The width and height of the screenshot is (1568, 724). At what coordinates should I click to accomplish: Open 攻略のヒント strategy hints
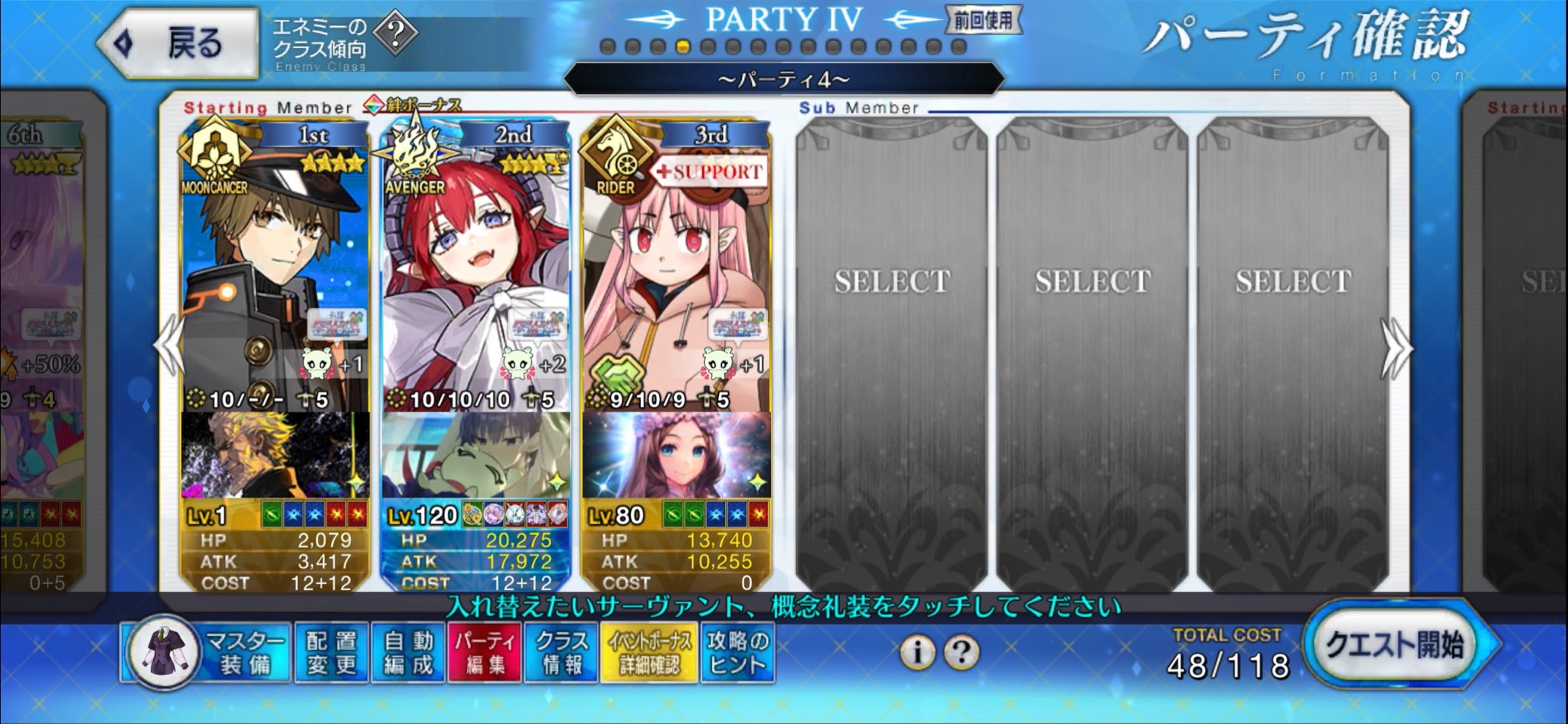tap(737, 653)
